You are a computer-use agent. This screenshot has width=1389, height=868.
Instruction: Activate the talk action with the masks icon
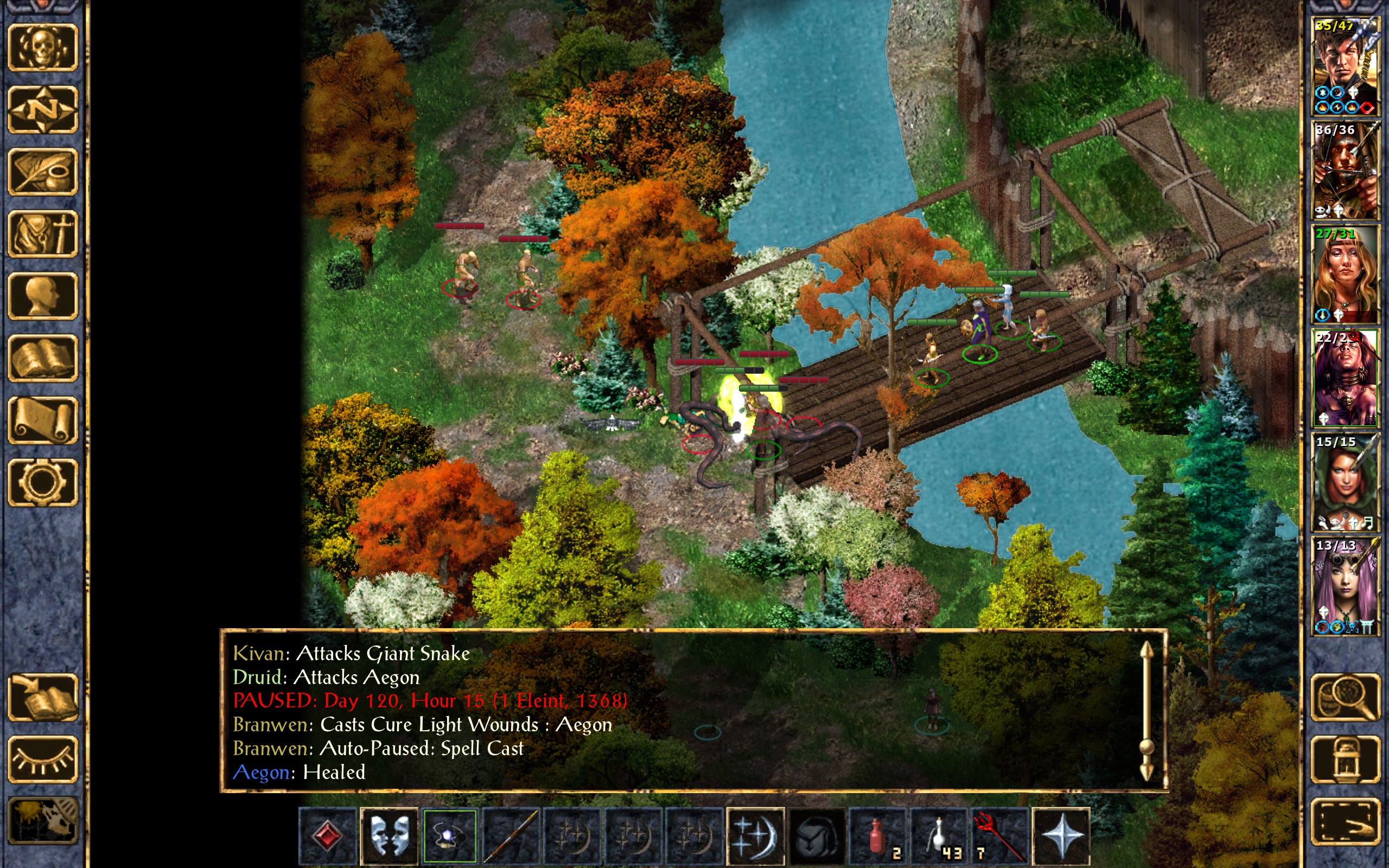tap(388, 836)
